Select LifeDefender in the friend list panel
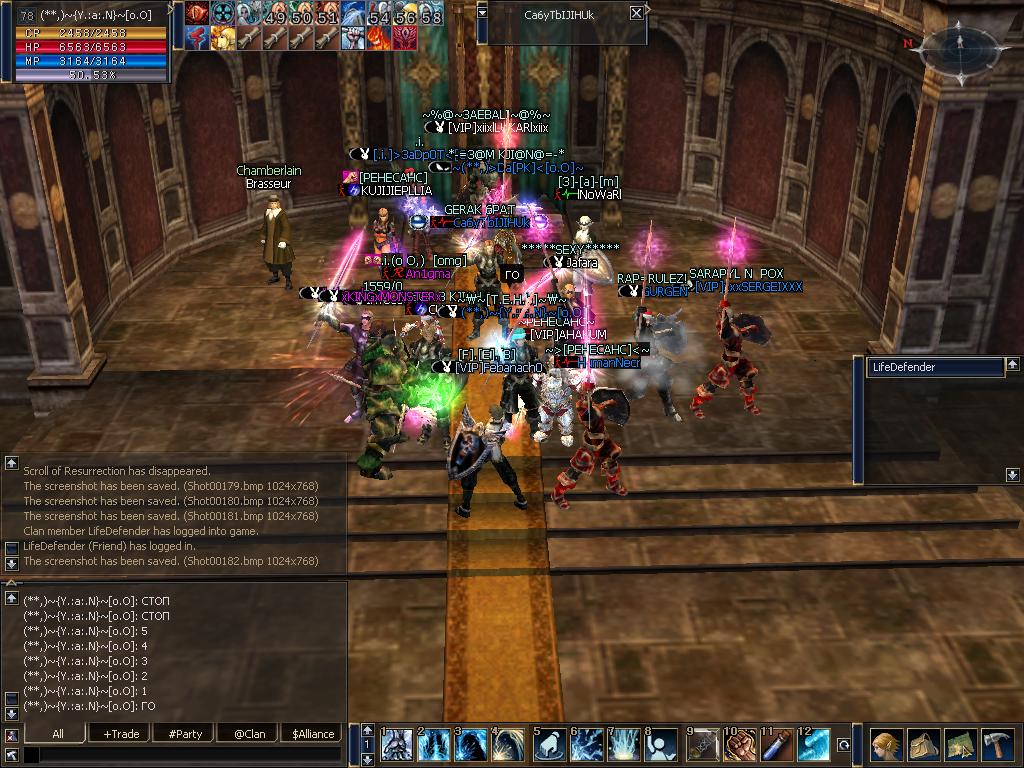The image size is (1024, 768). [934, 367]
